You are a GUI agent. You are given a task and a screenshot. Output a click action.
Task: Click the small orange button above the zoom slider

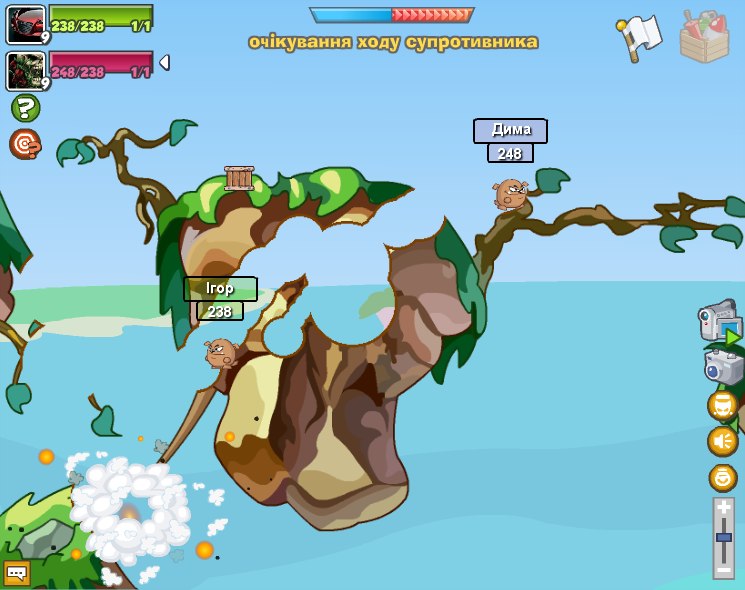(x=722, y=477)
